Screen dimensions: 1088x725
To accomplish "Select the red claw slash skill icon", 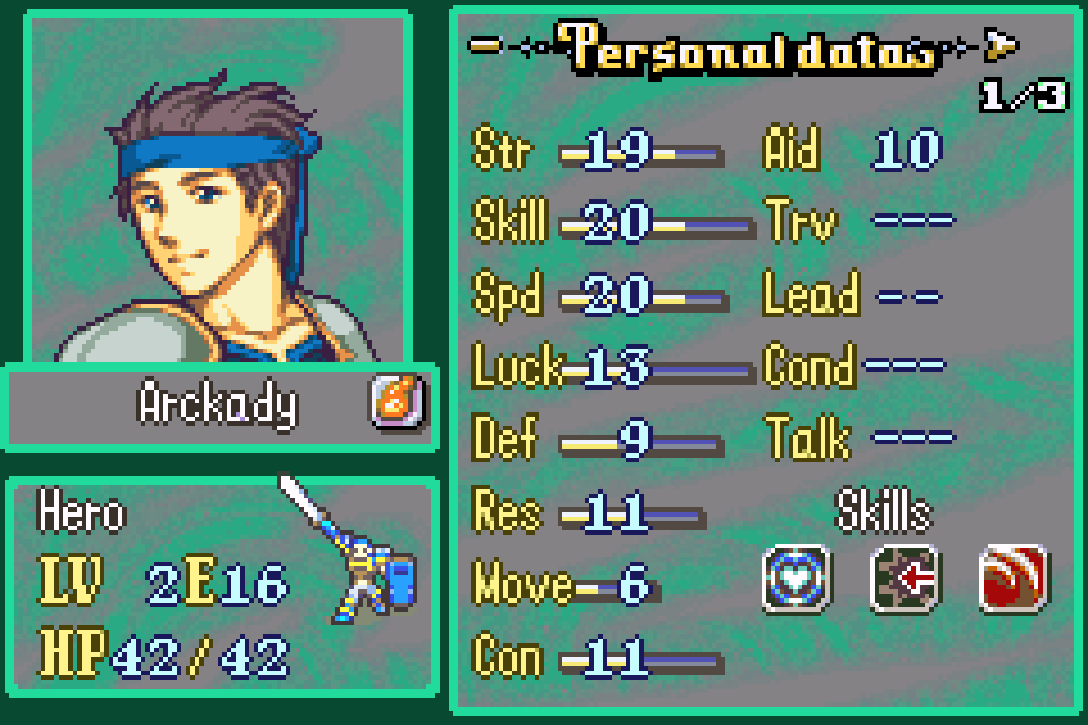I will (1013, 578).
